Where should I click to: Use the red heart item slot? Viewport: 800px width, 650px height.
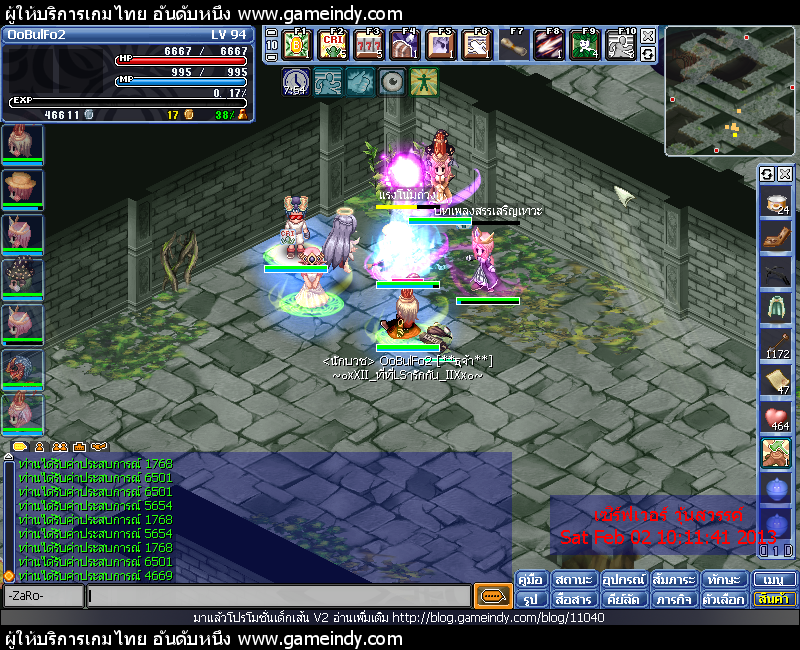[x=776, y=418]
